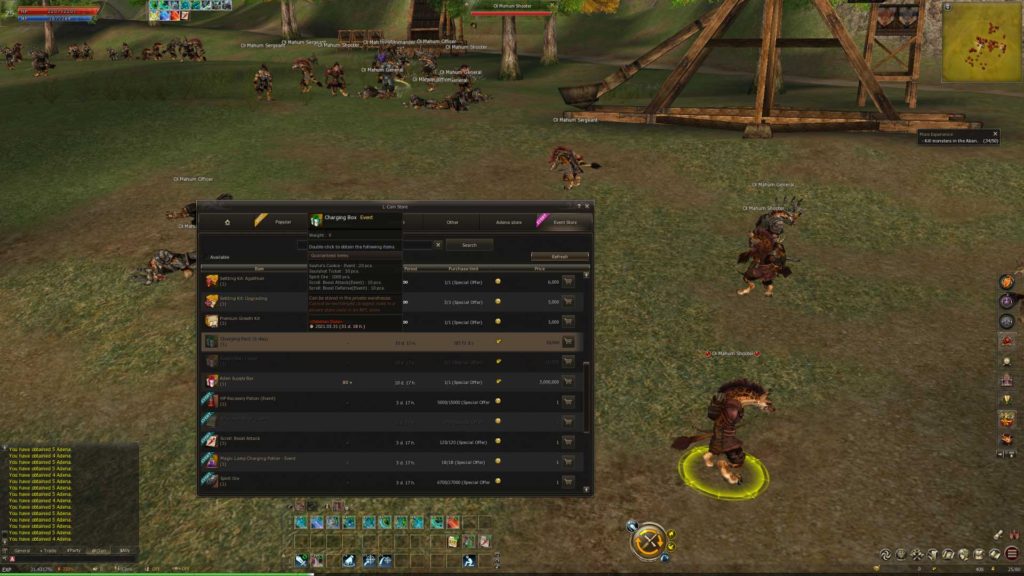Switch chat to the Trade tab

tap(47, 550)
